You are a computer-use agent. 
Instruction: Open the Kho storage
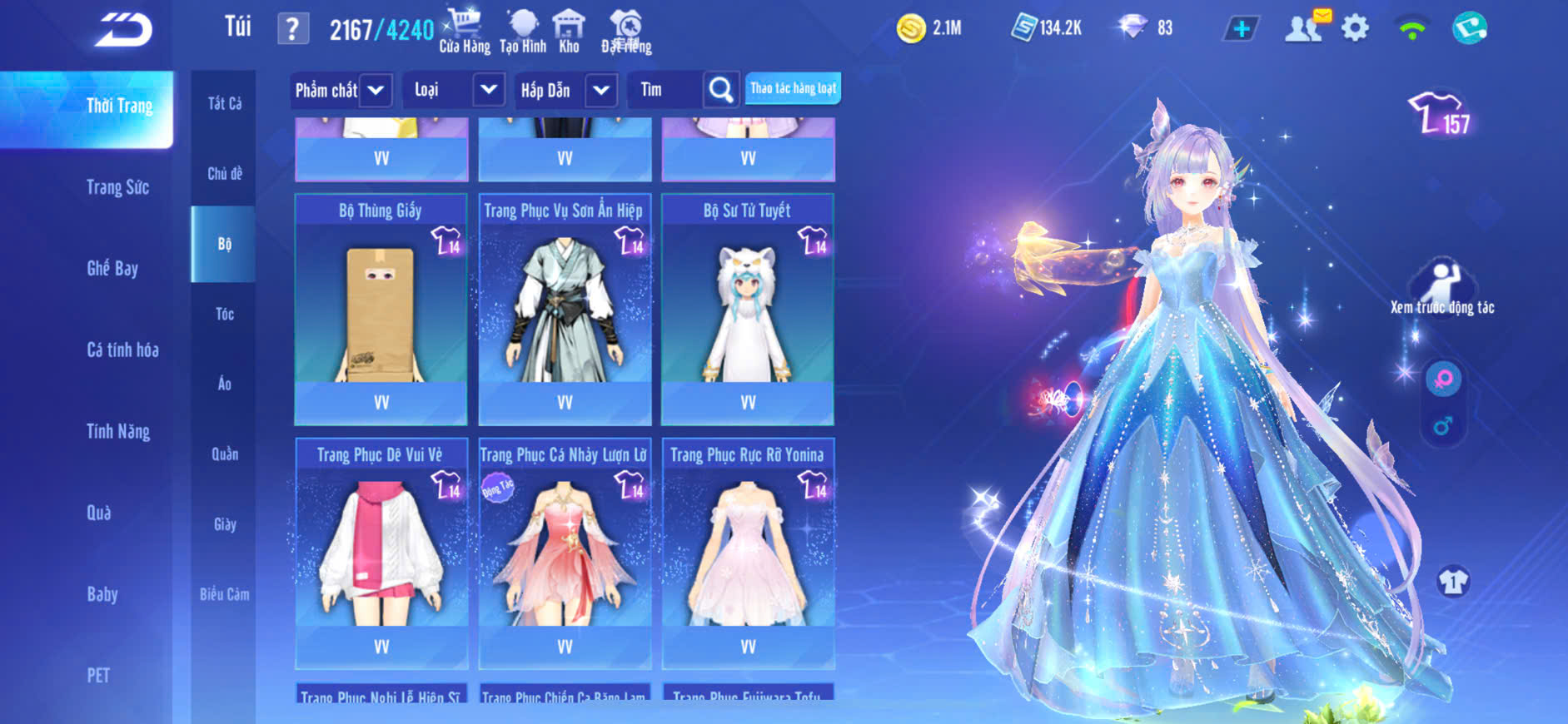tap(569, 31)
